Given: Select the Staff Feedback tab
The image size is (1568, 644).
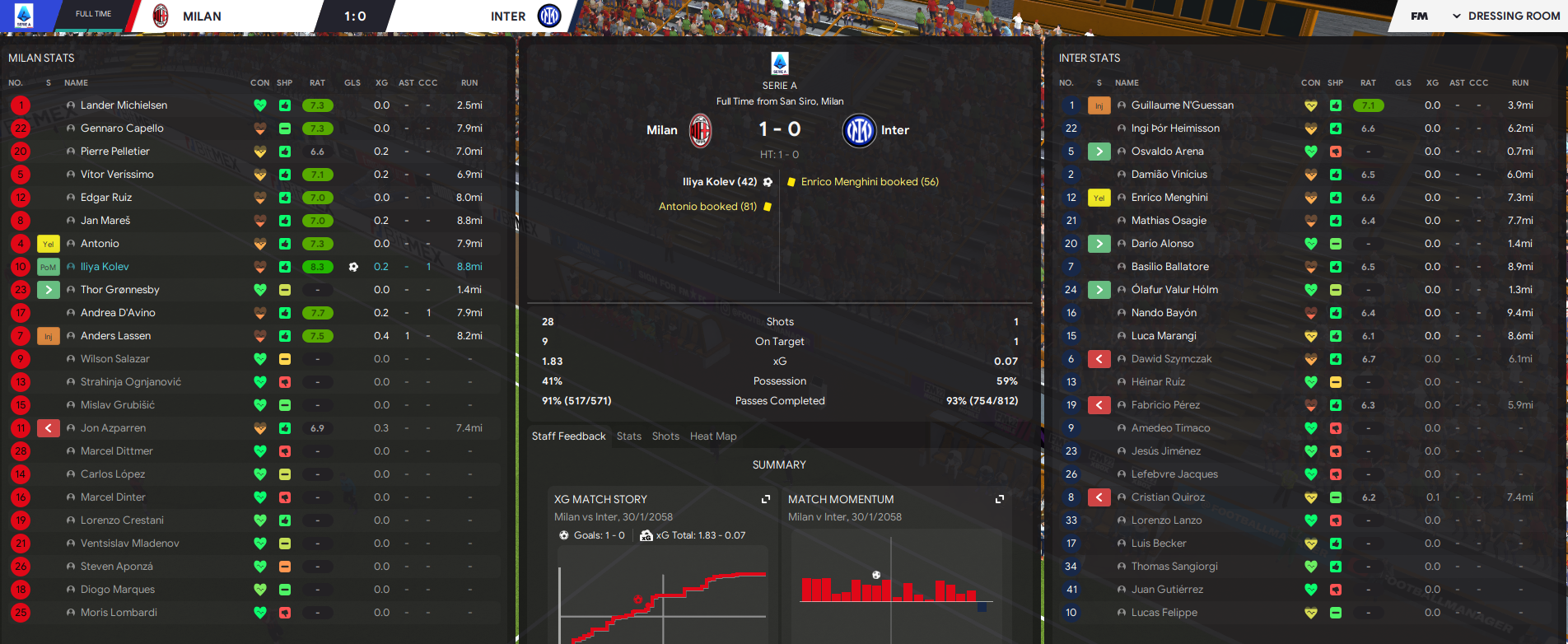Looking at the screenshot, I should (x=568, y=436).
